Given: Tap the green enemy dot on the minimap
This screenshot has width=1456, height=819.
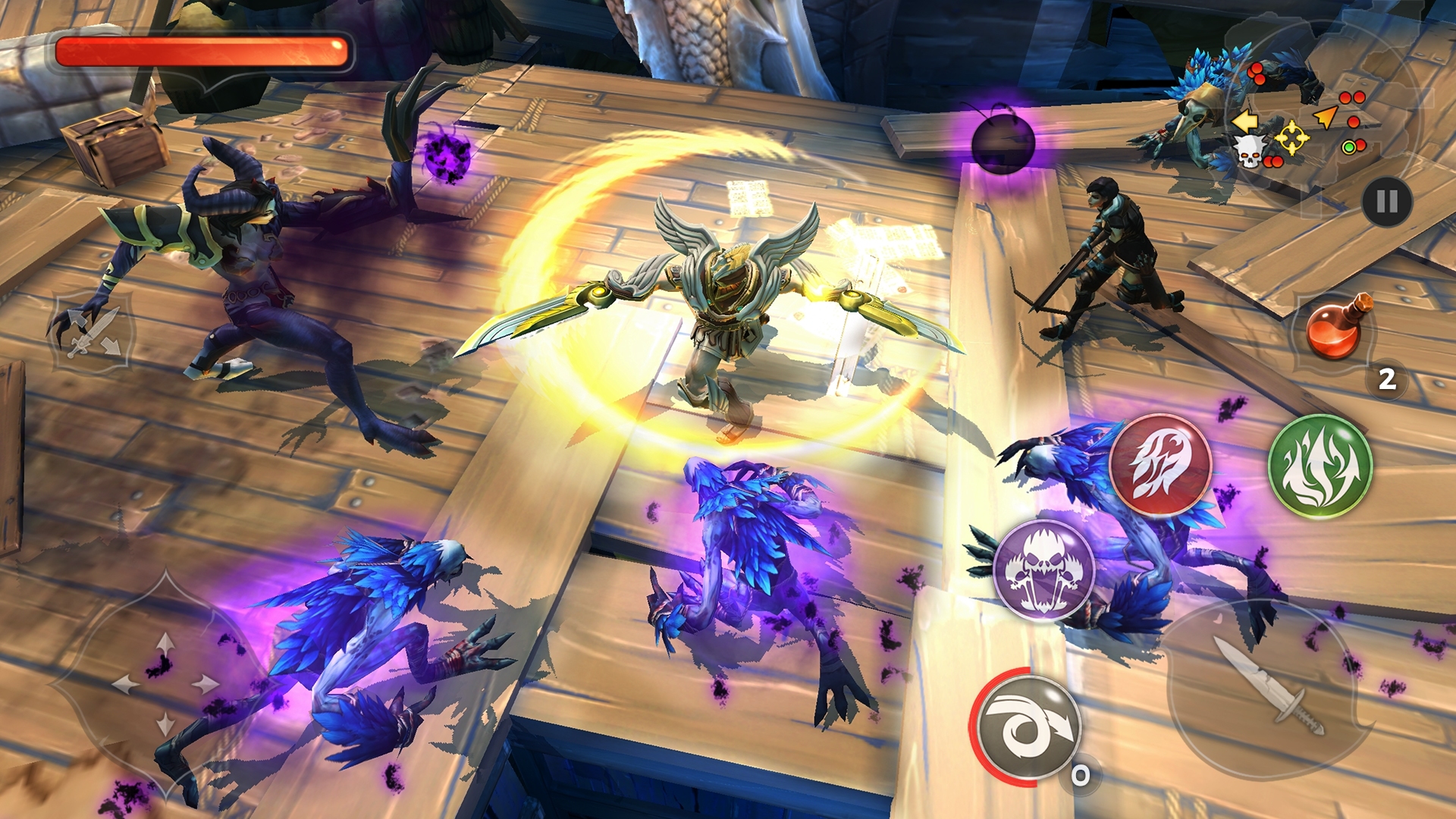Looking at the screenshot, I should tap(1349, 148).
